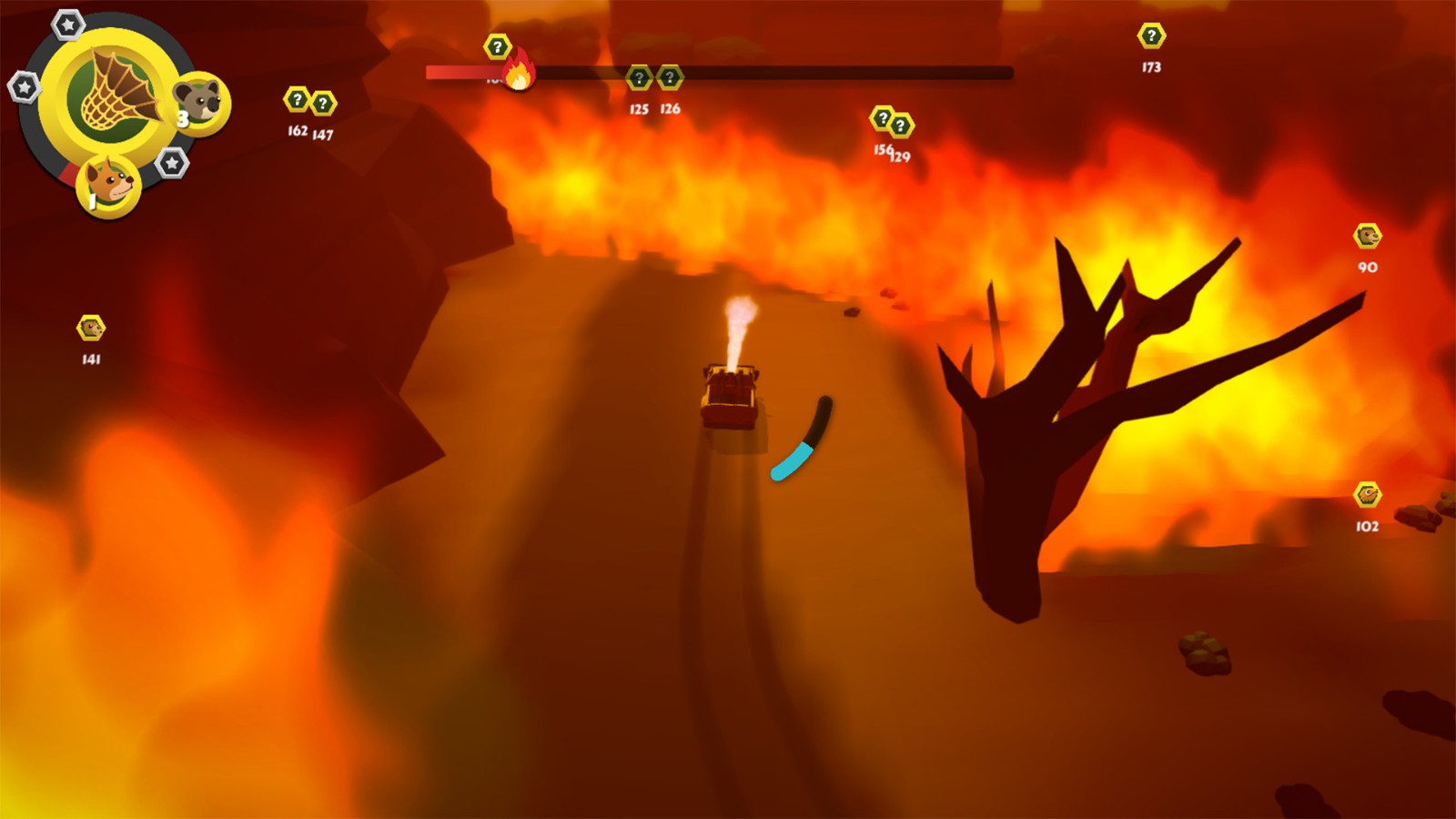Select the question-mark marker labeled 173

pos(1151,34)
